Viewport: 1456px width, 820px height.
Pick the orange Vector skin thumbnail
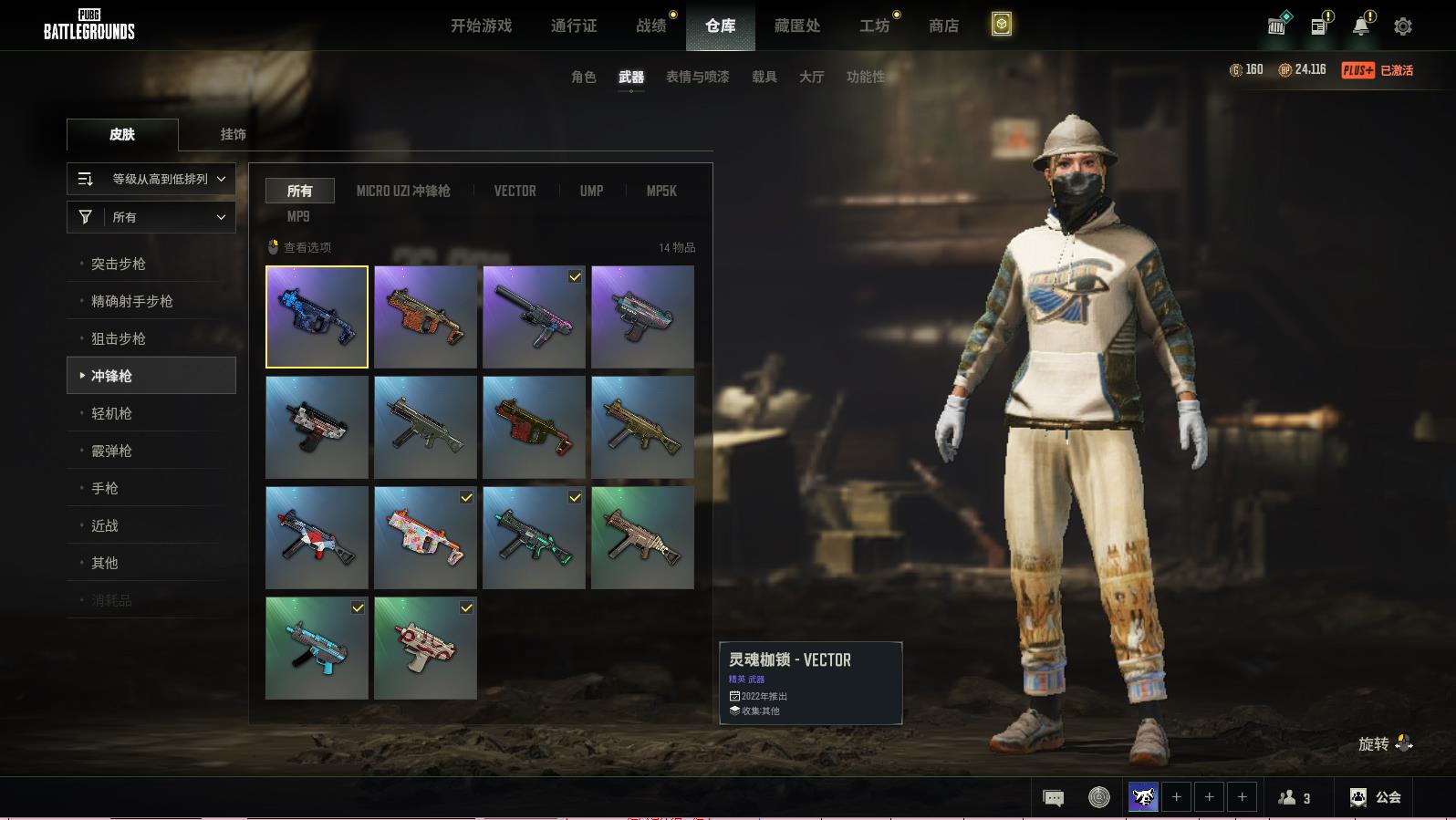[x=425, y=317]
